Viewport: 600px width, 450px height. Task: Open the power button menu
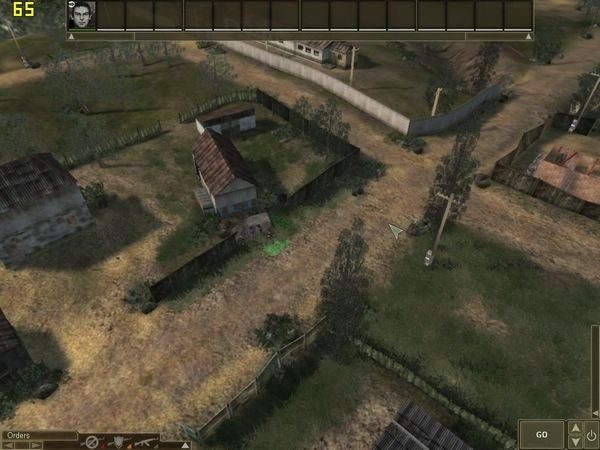[x=591, y=434]
